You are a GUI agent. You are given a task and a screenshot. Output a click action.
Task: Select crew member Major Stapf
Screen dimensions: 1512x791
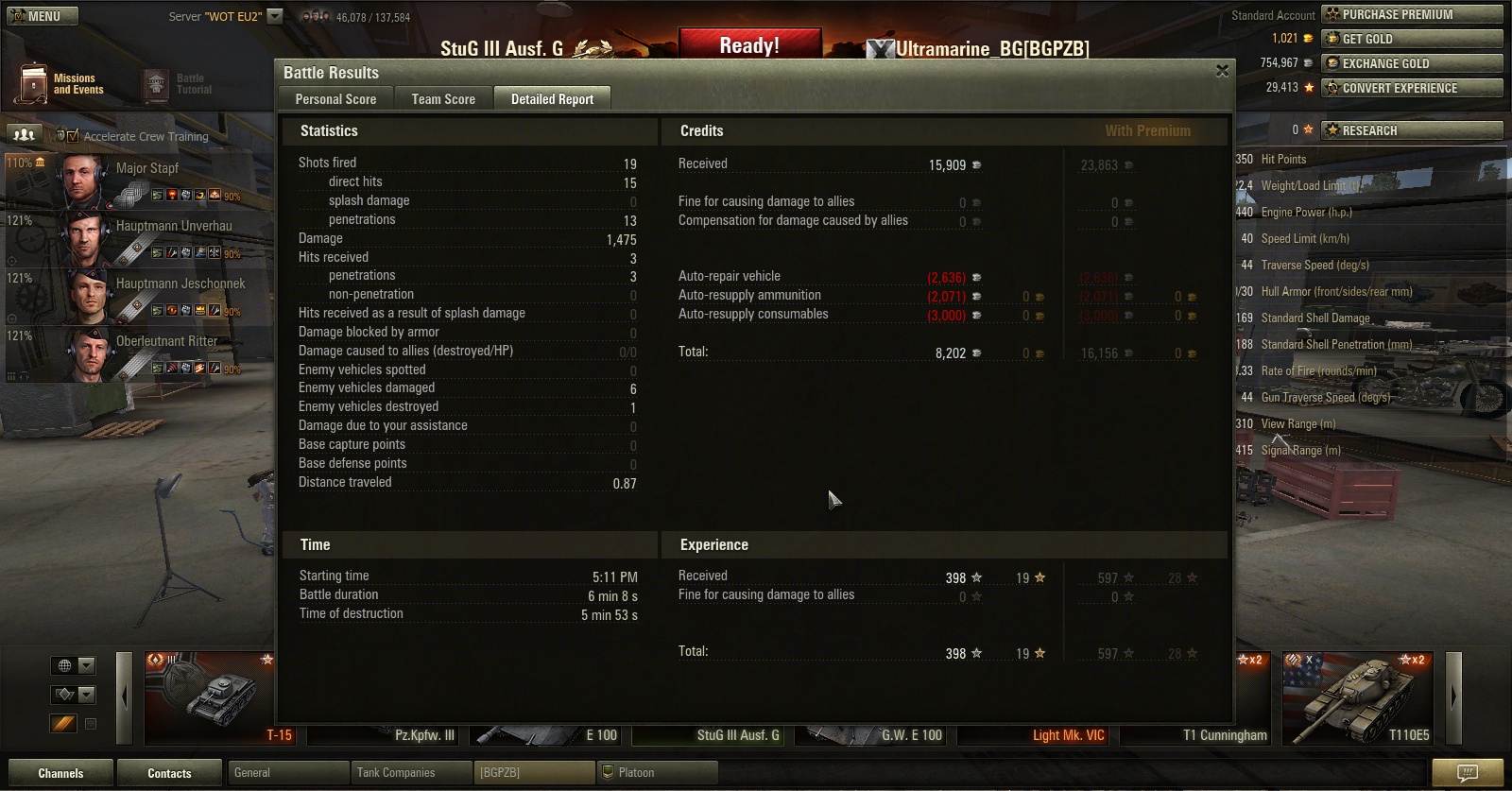(x=146, y=168)
